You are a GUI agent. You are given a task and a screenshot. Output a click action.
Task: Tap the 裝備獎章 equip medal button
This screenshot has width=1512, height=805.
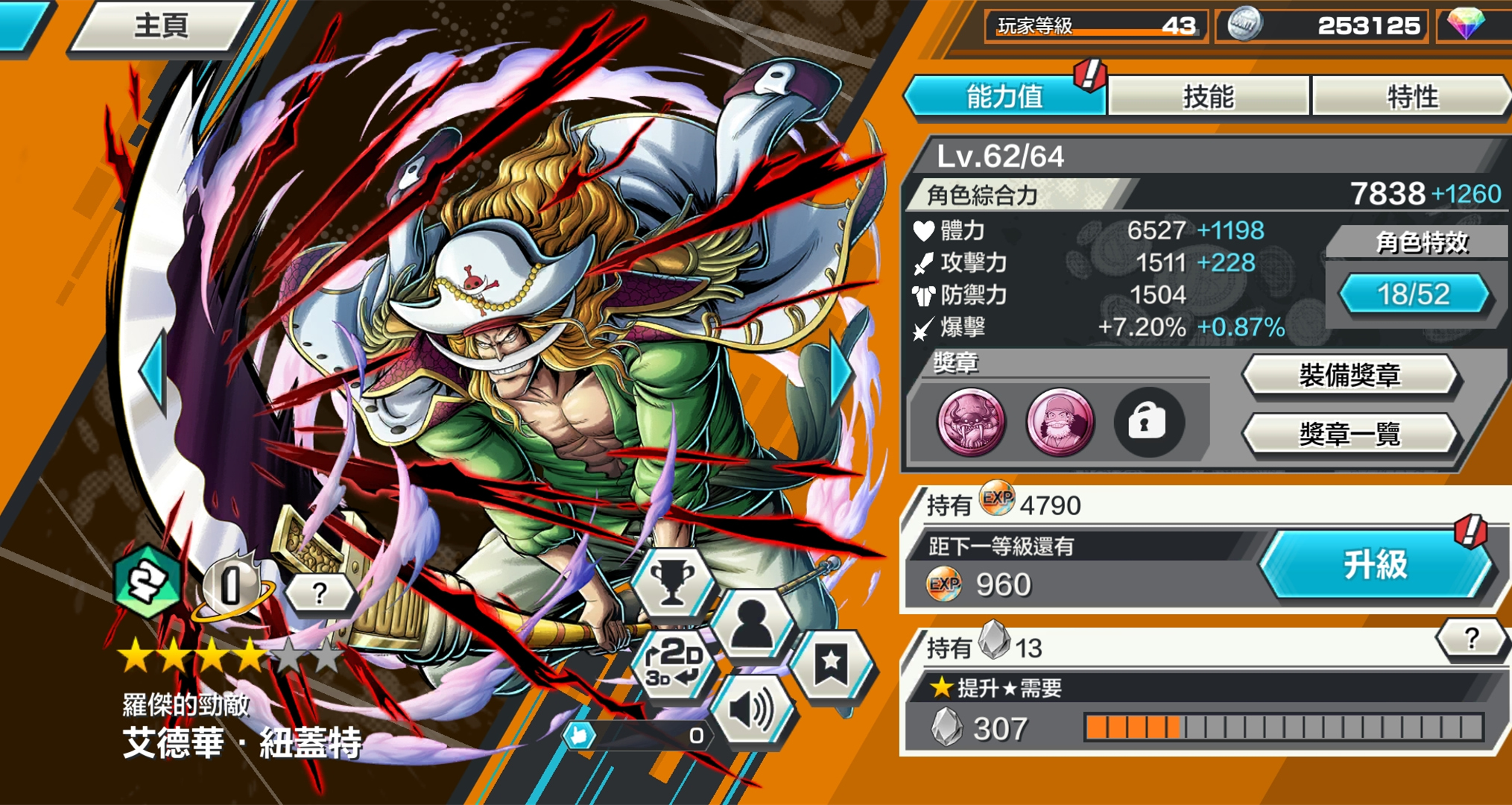(x=1350, y=375)
